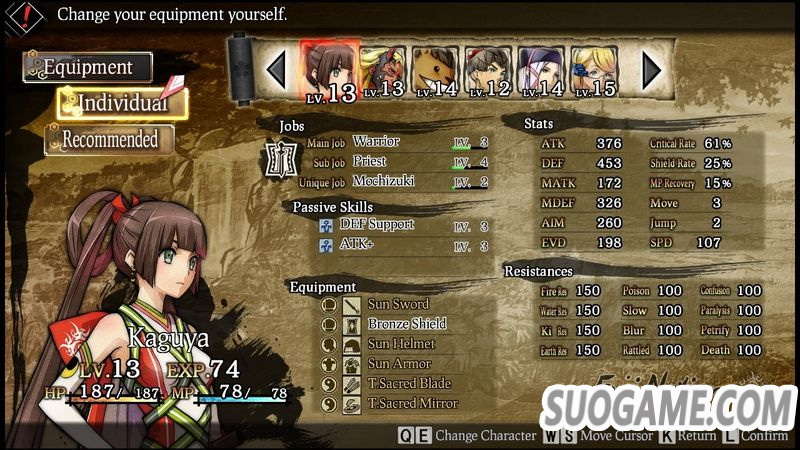
Task: Pick the T.Sacred Blade accessory slot
Action: pyautogui.click(x=408, y=384)
